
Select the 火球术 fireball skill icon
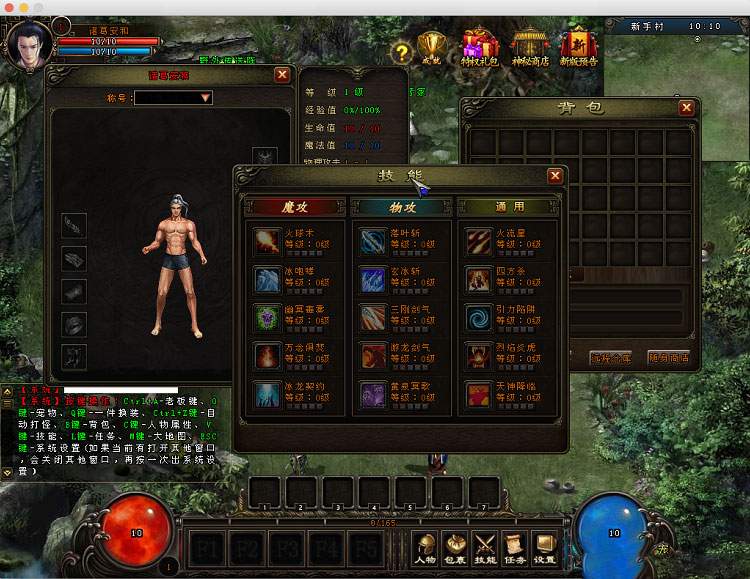[267, 241]
